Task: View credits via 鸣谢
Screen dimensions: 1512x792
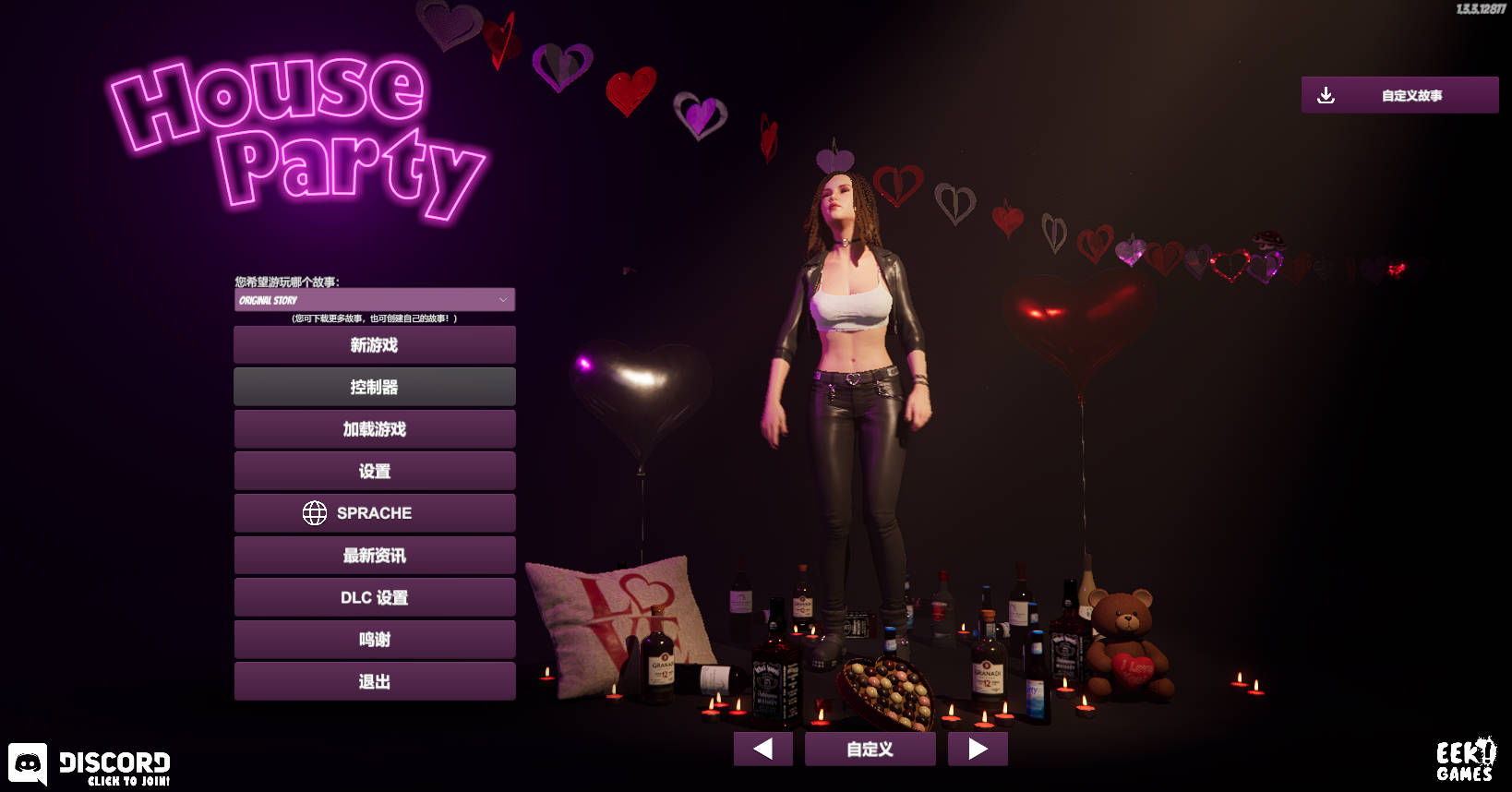Action: click(x=375, y=639)
